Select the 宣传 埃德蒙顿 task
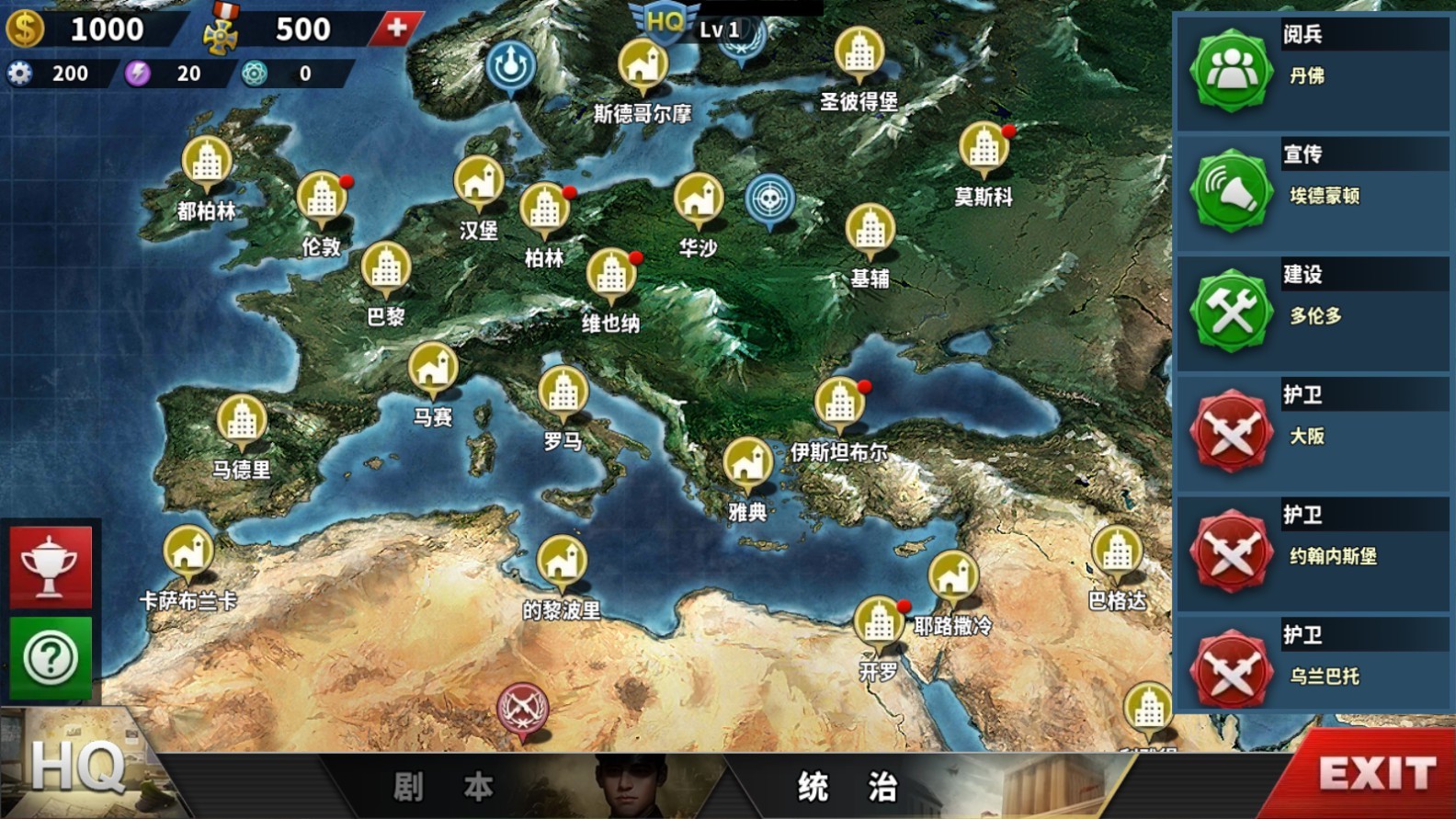The height and width of the screenshot is (819, 1456). tap(1313, 192)
